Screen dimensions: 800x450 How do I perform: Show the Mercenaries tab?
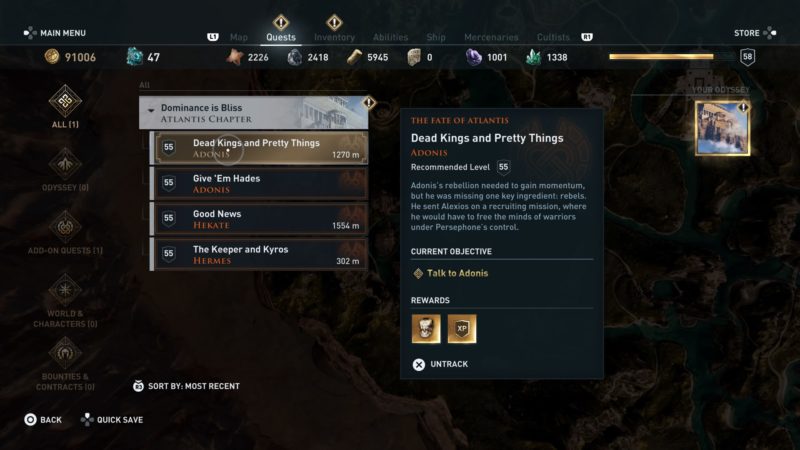491,38
